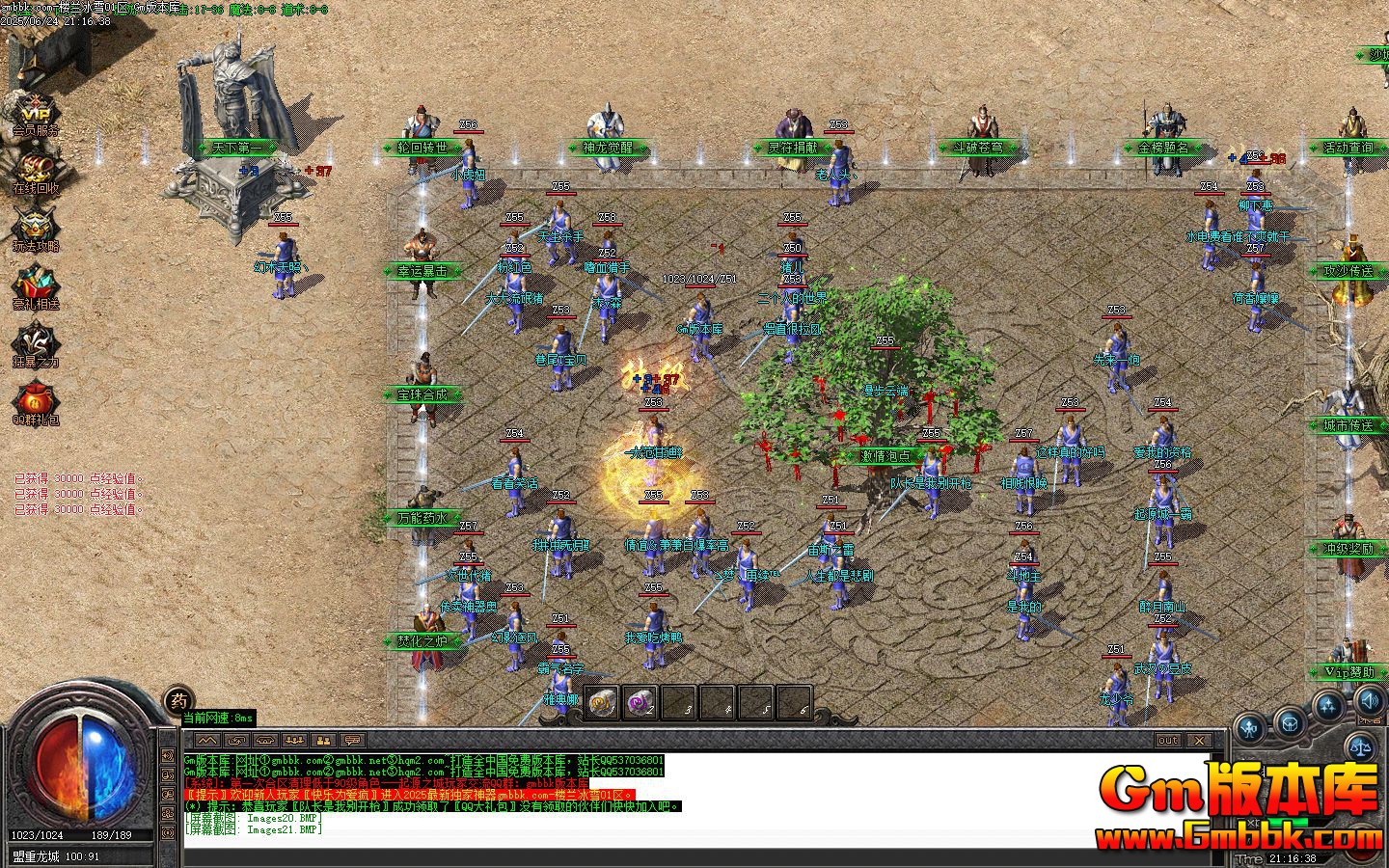
Task: Open the inventory bag icon bottom right
Action: coord(1290,726)
